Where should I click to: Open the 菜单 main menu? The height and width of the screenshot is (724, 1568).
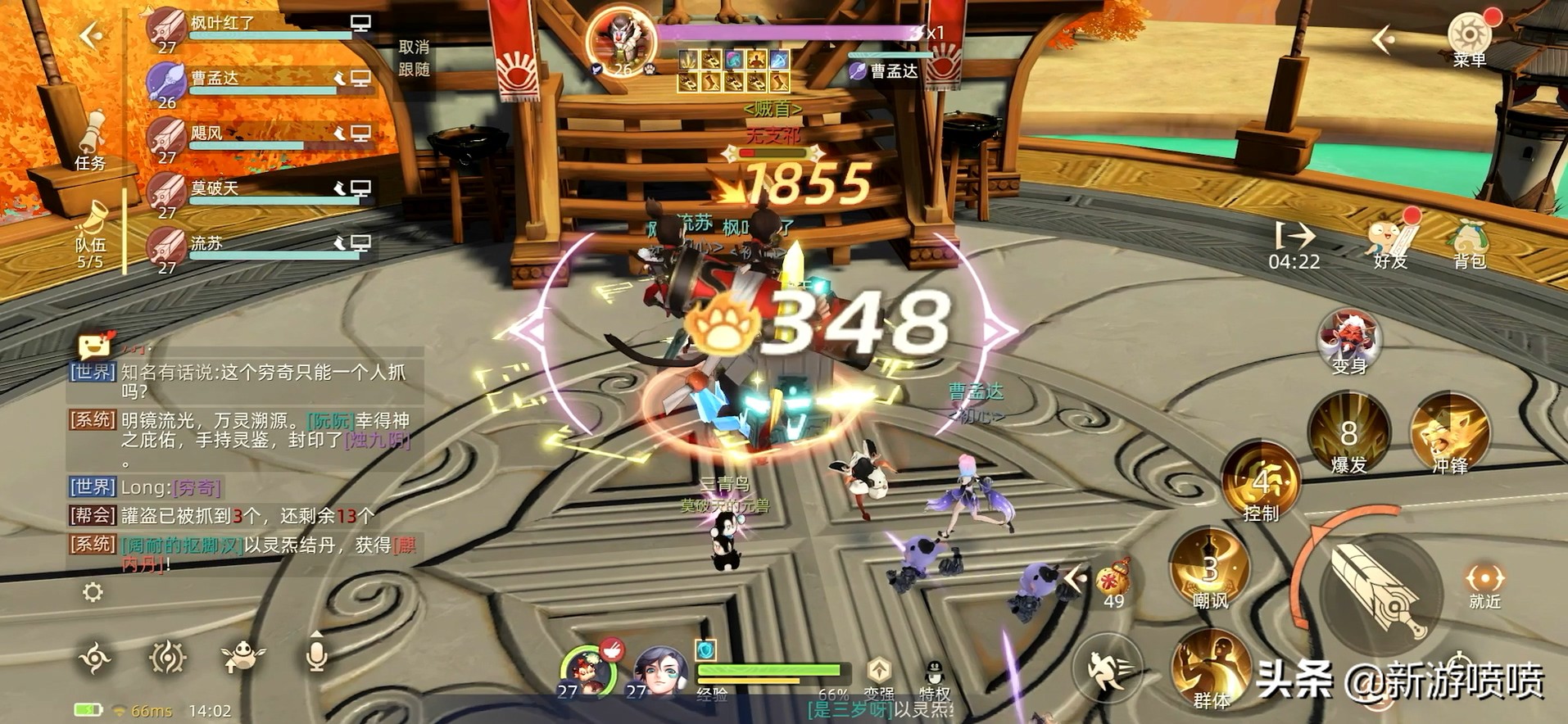[1469, 38]
